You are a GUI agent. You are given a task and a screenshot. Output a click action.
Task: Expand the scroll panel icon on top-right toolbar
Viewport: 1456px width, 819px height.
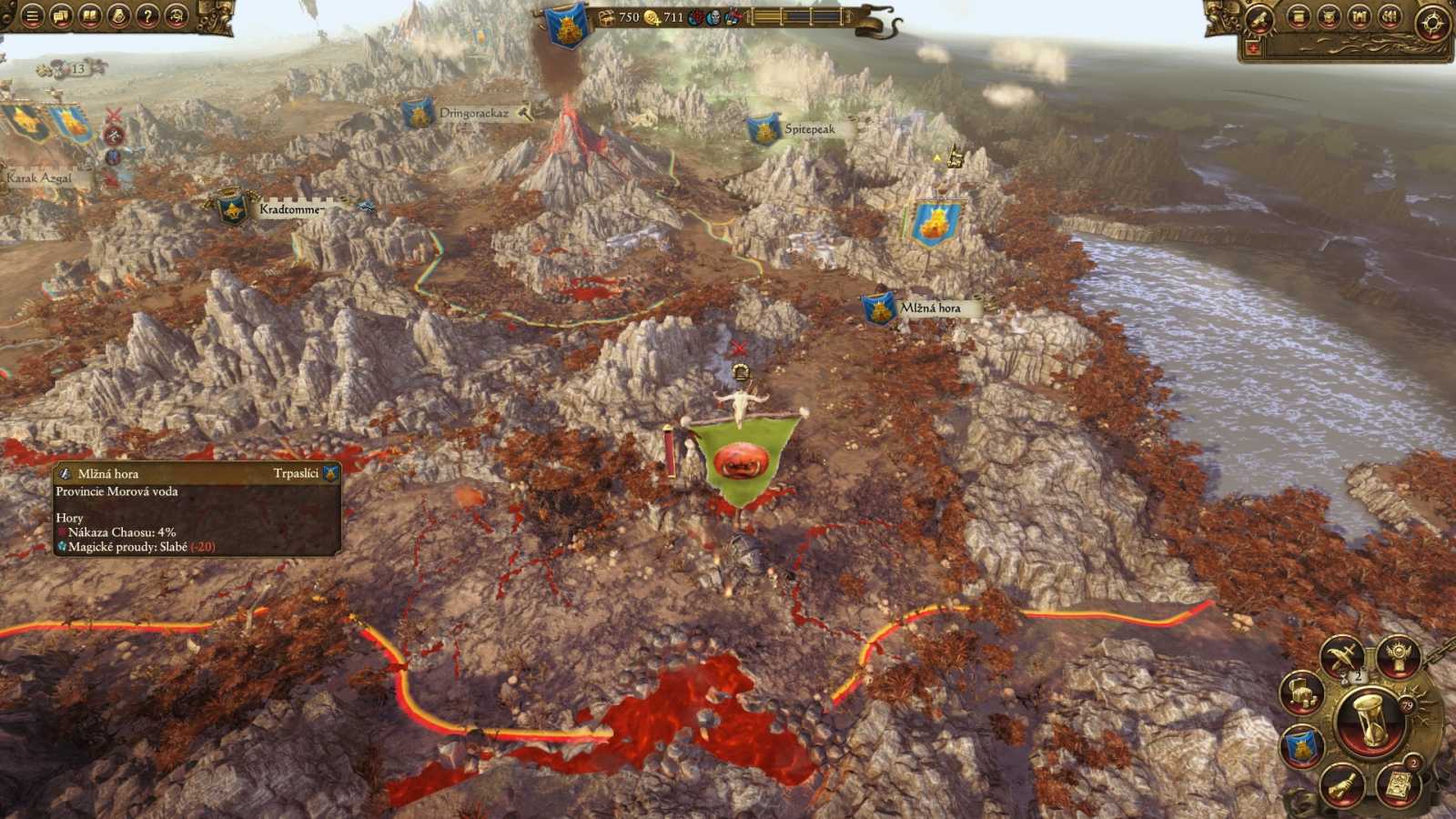click(x=1298, y=15)
